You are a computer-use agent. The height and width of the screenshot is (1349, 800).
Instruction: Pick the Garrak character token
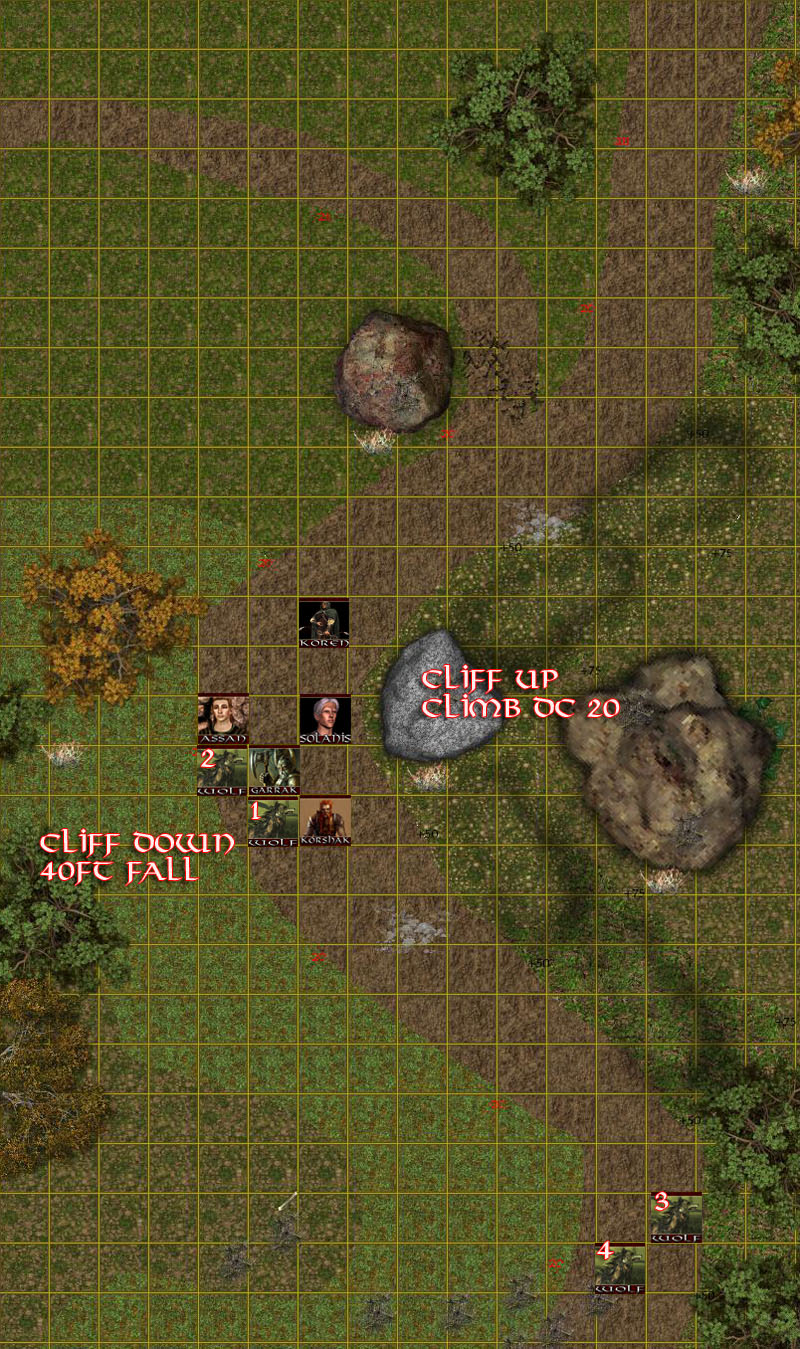click(x=274, y=771)
